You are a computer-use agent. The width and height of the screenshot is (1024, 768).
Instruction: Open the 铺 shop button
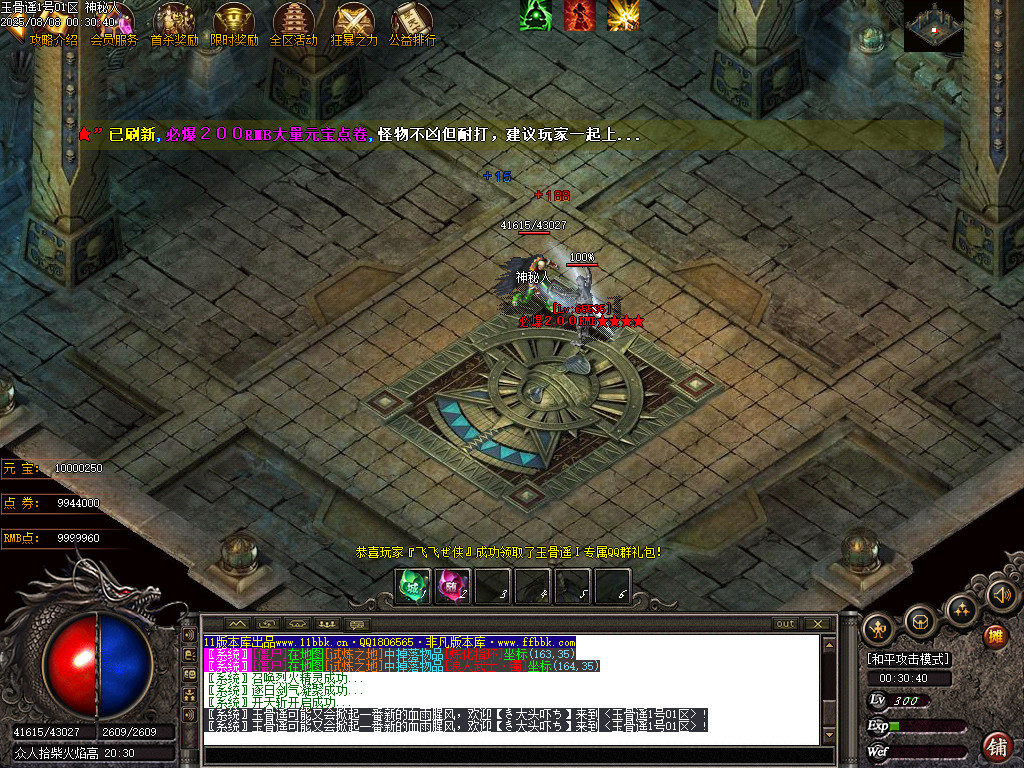(997, 745)
